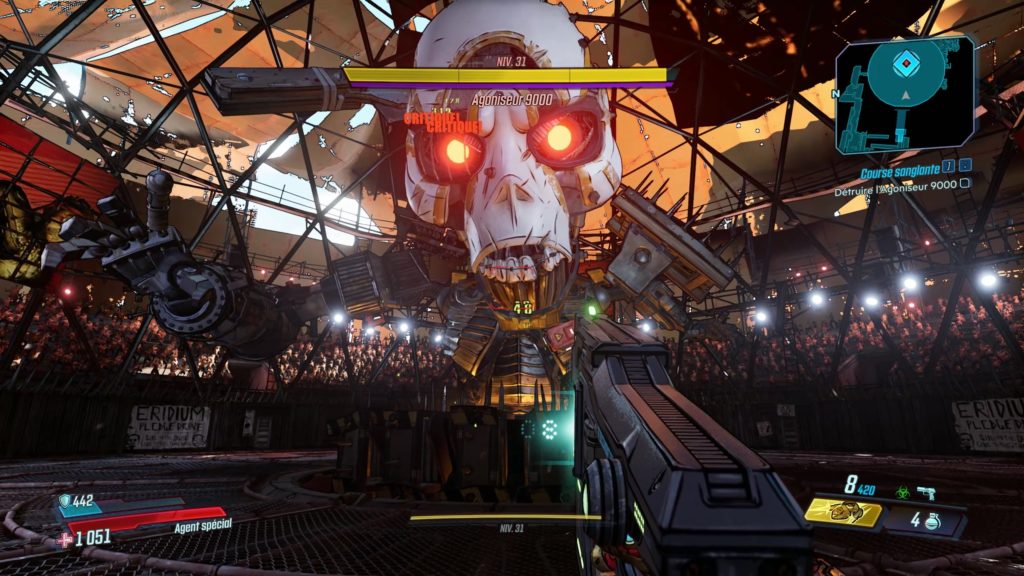
Task: Click the pistol weapon type icon
Action: tap(924, 492)
